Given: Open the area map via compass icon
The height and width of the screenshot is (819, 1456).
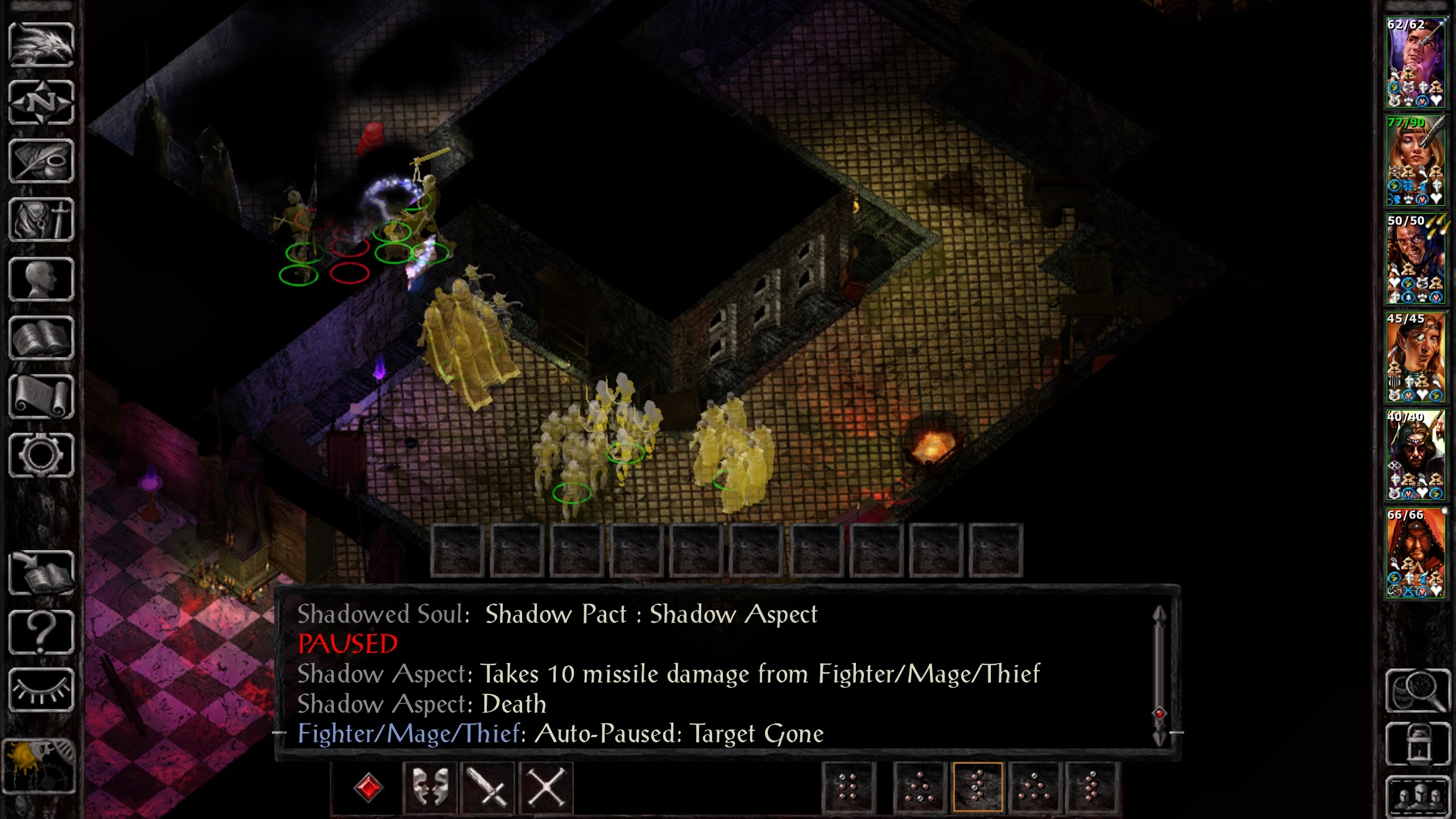Looking at the screenshot, I should (41, 103).
